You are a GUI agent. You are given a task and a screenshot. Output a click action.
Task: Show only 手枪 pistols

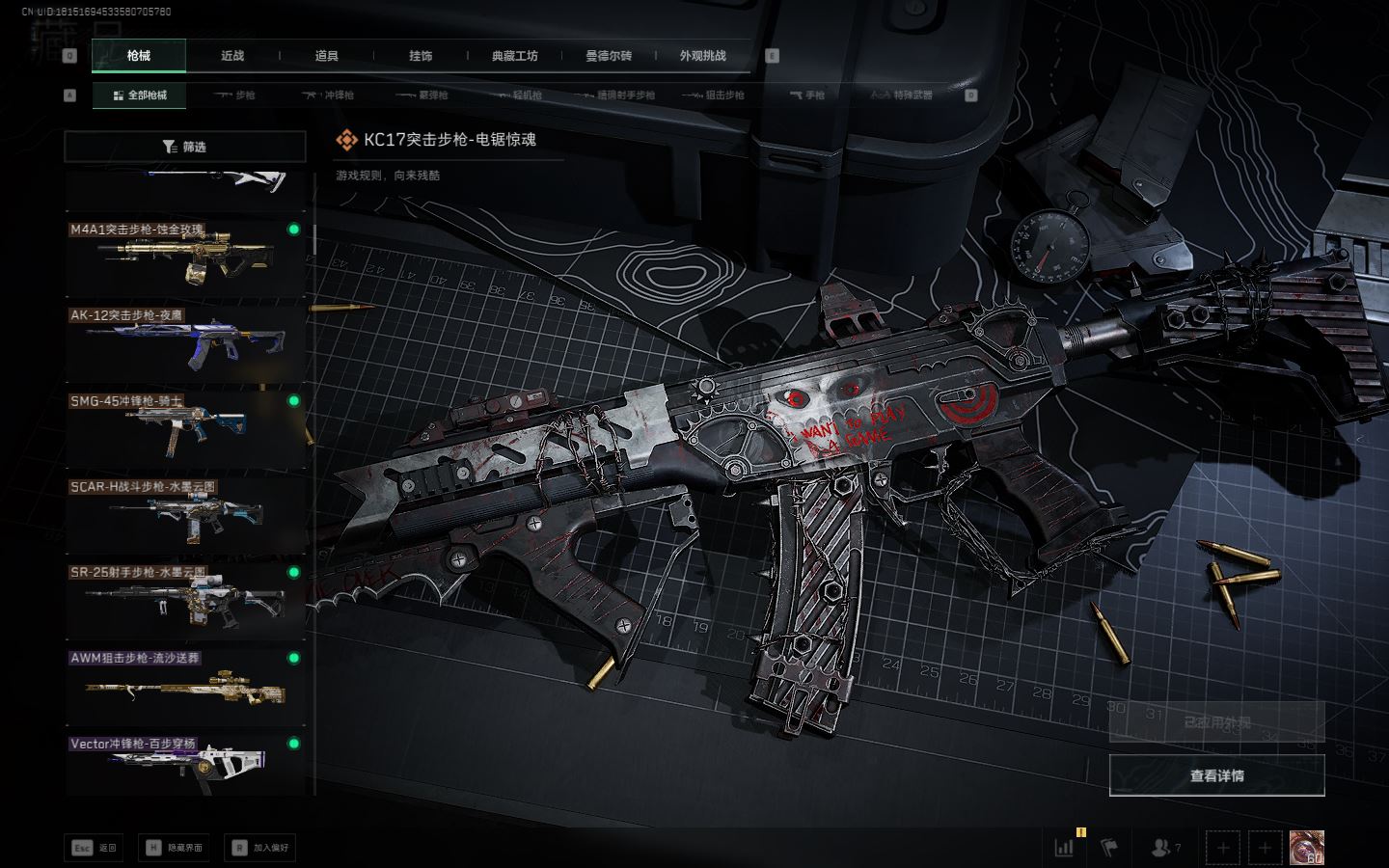(807, 95)
